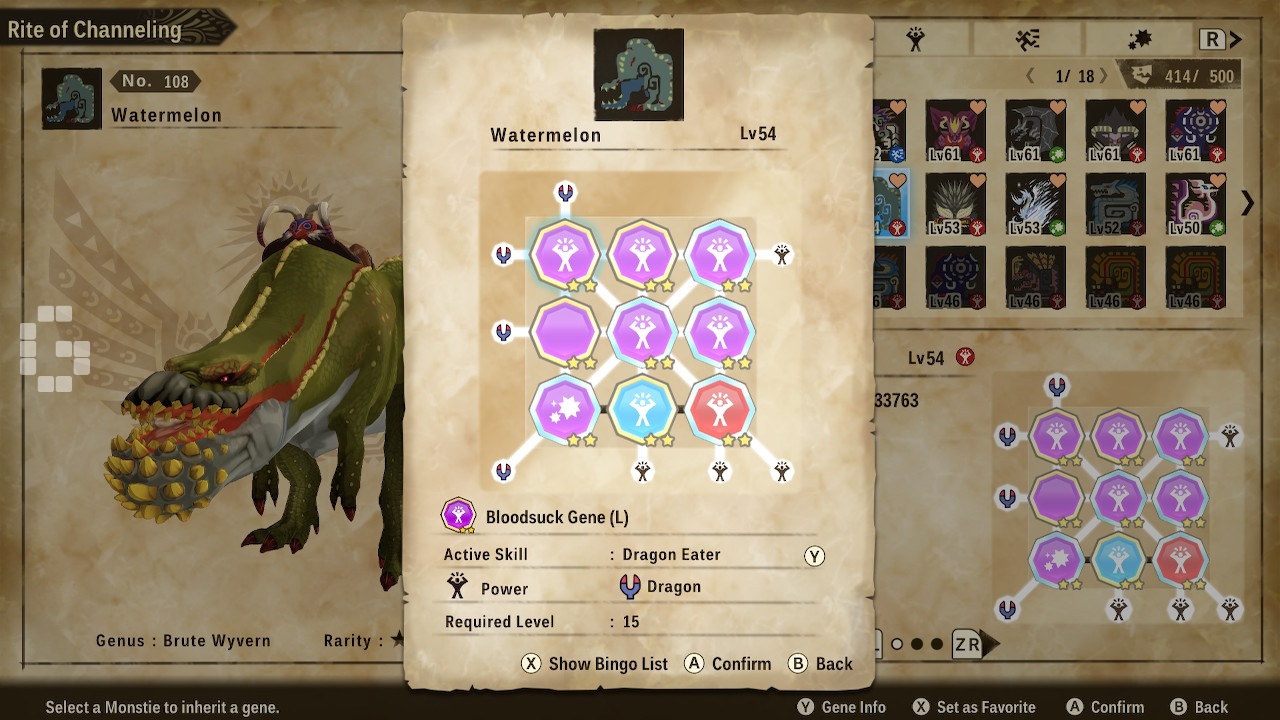Click the right chevron beside the monstie list
Image resolution: width=1280 pixels, height=720 pixels.
tap(1247, 202)
